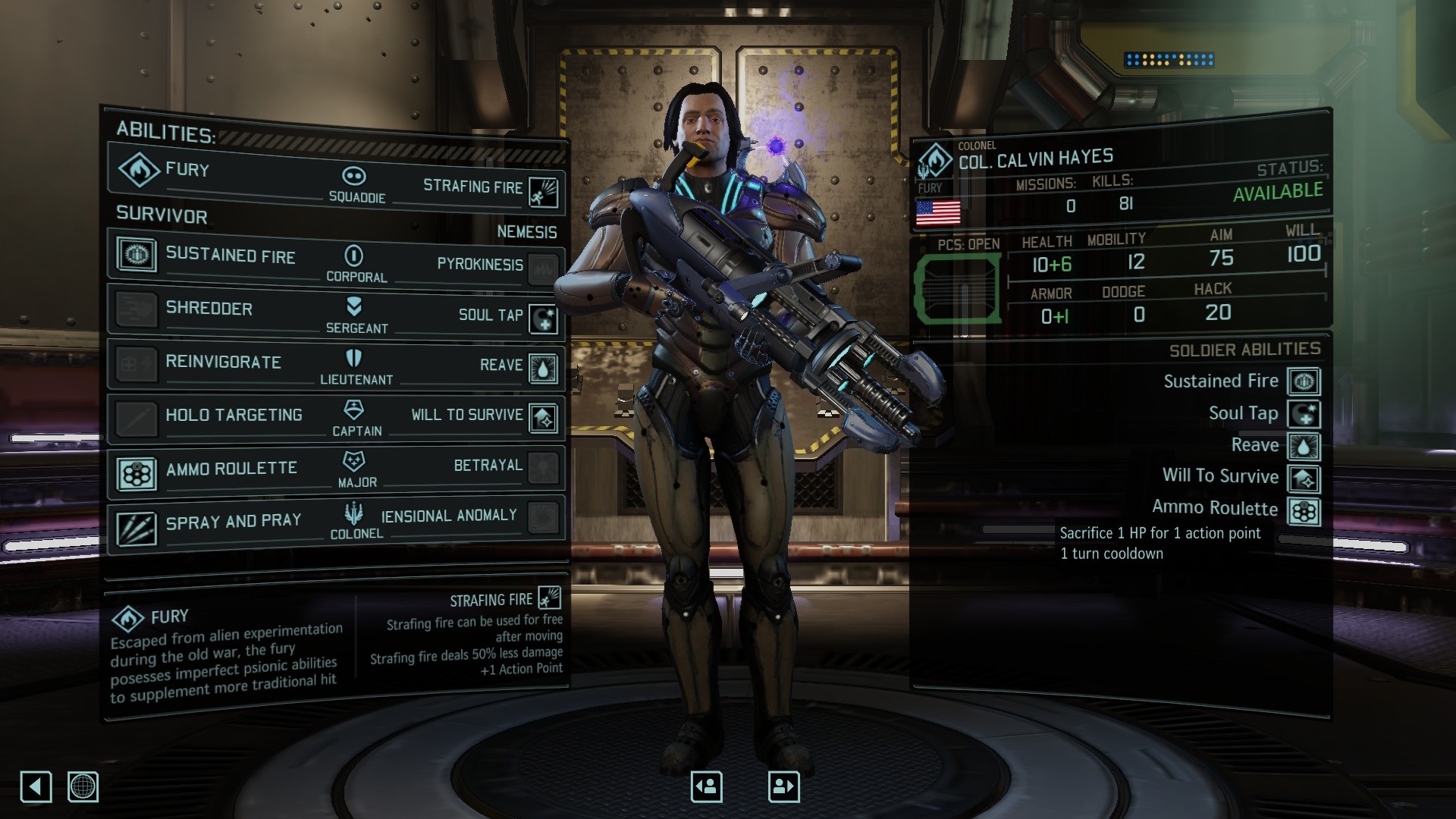Switch to the next soldier
The image size is (1456, 819).
tap(783, 786)
